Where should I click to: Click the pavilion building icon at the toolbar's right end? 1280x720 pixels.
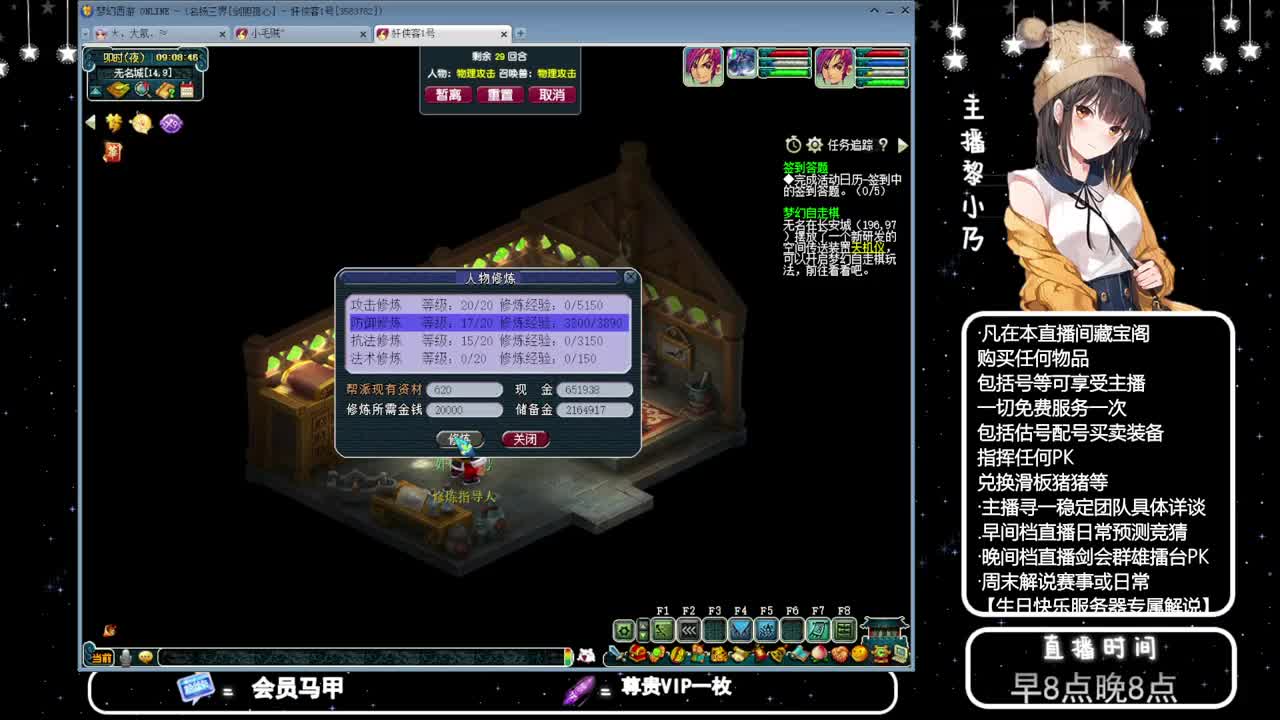click(x=881, y=630)
